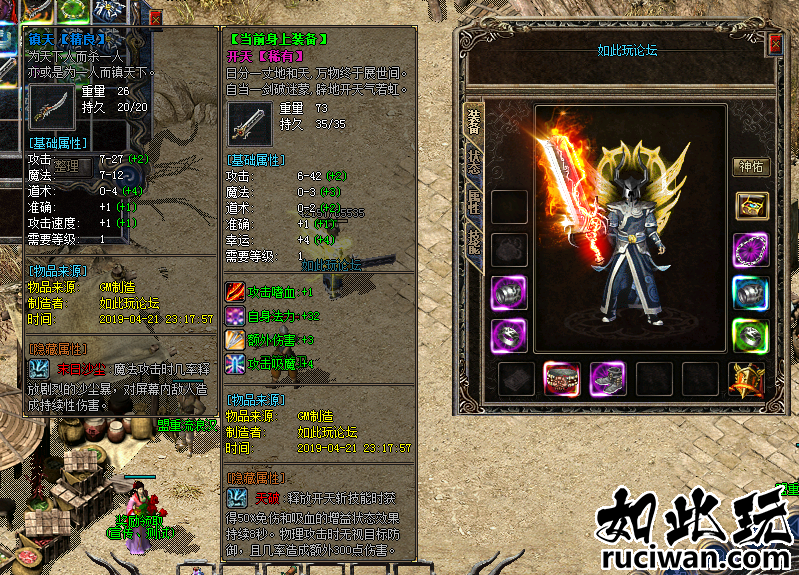Select the purple-bordered ring slot

(x=509, y=335)
